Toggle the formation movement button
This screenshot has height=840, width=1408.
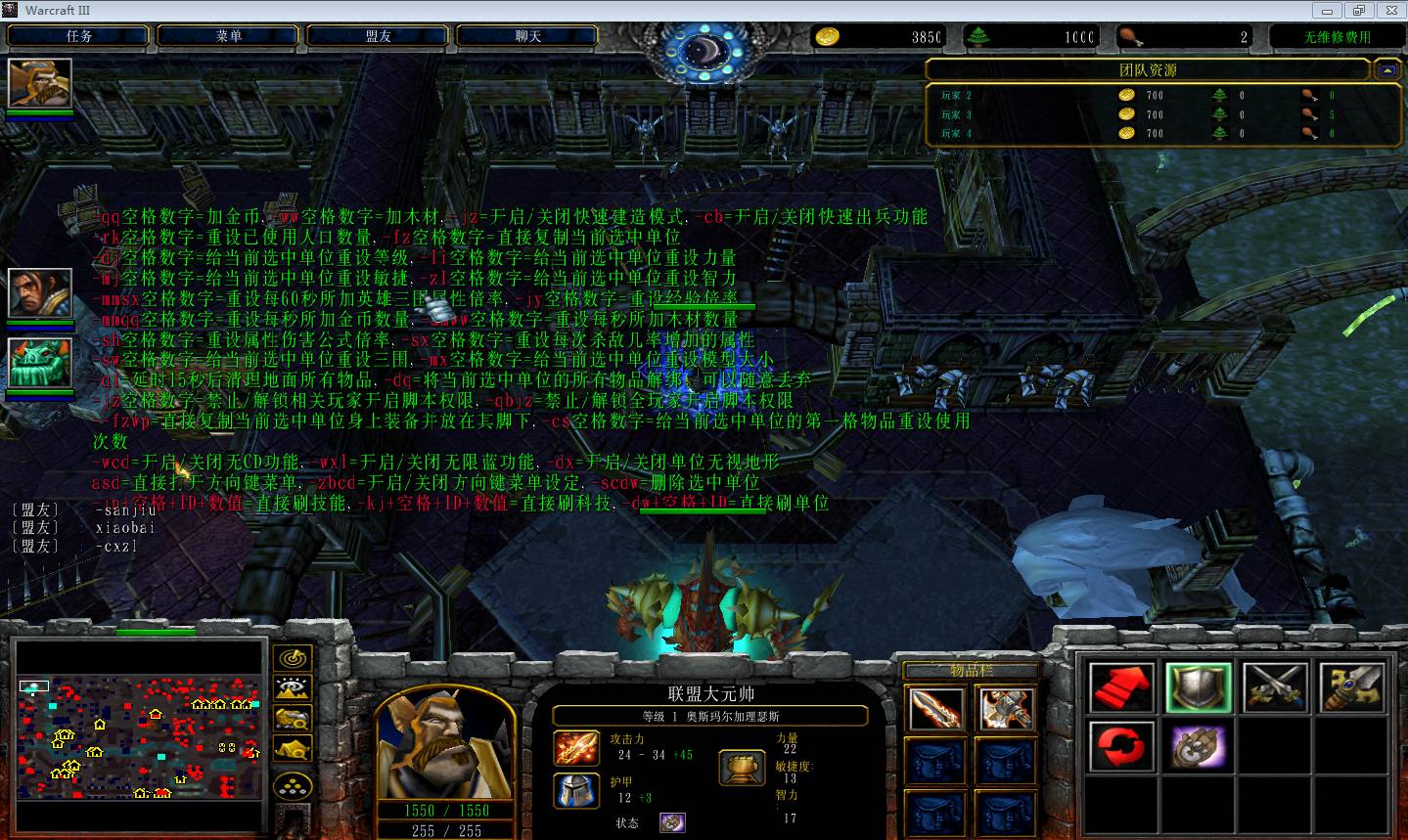click(x=293, y=785)
